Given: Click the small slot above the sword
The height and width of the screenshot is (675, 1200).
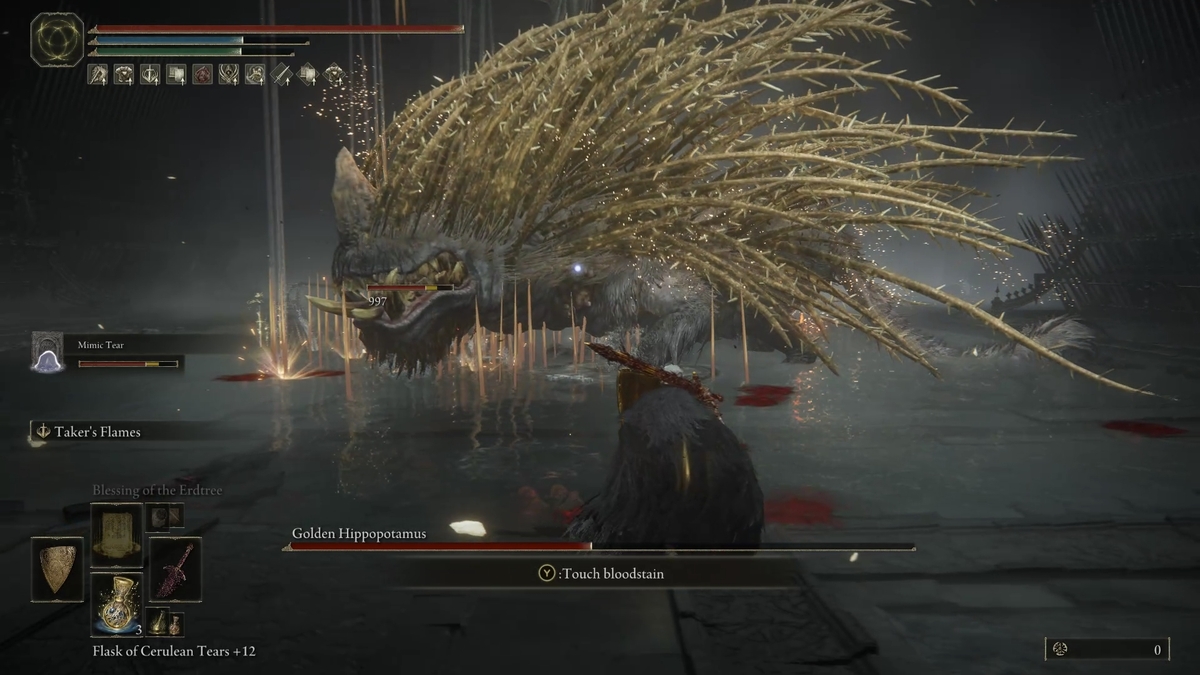Looking at the screenshot, I should click(x=165, y=516).
